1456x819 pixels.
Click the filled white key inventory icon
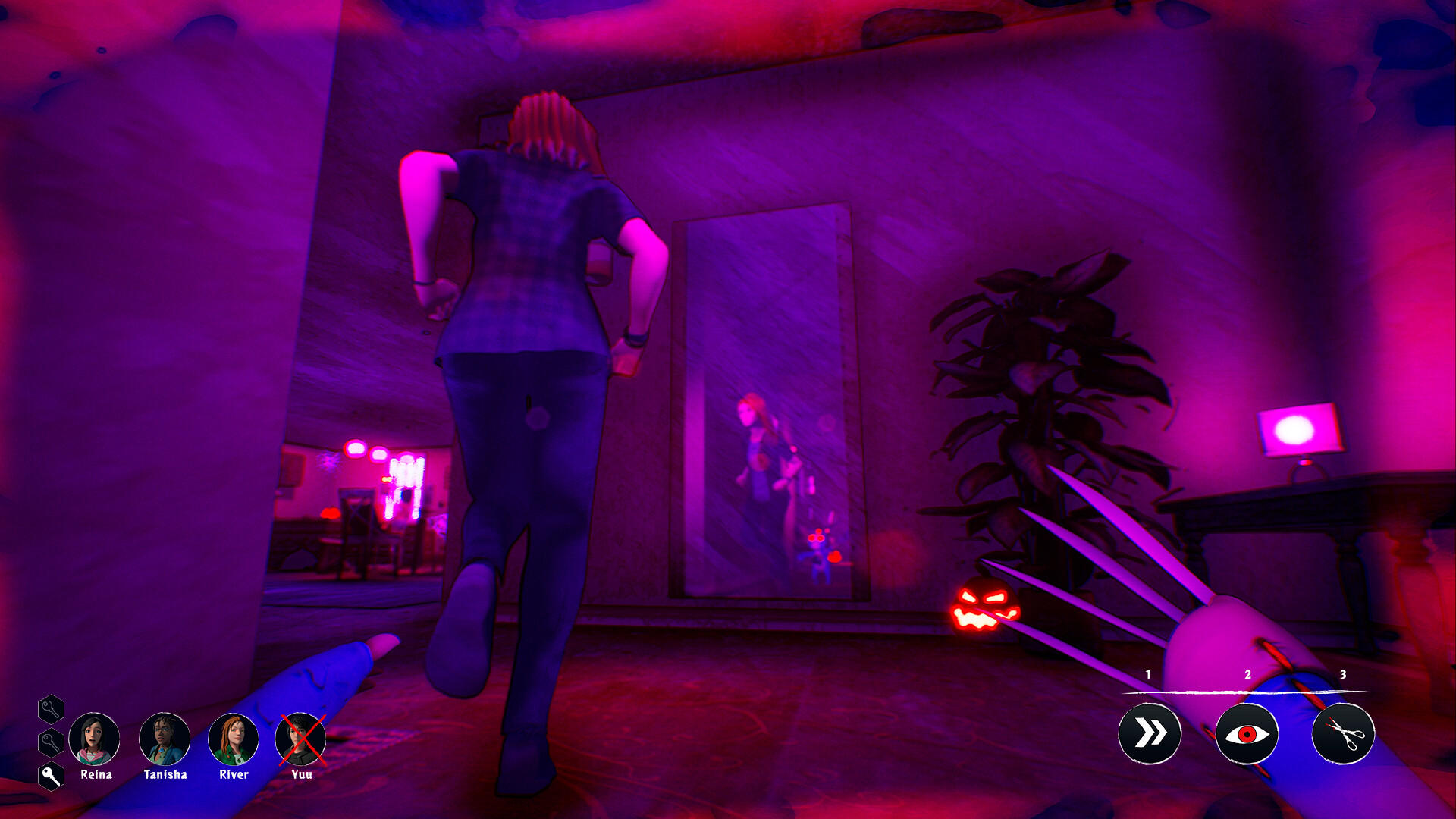pos(51,774)
